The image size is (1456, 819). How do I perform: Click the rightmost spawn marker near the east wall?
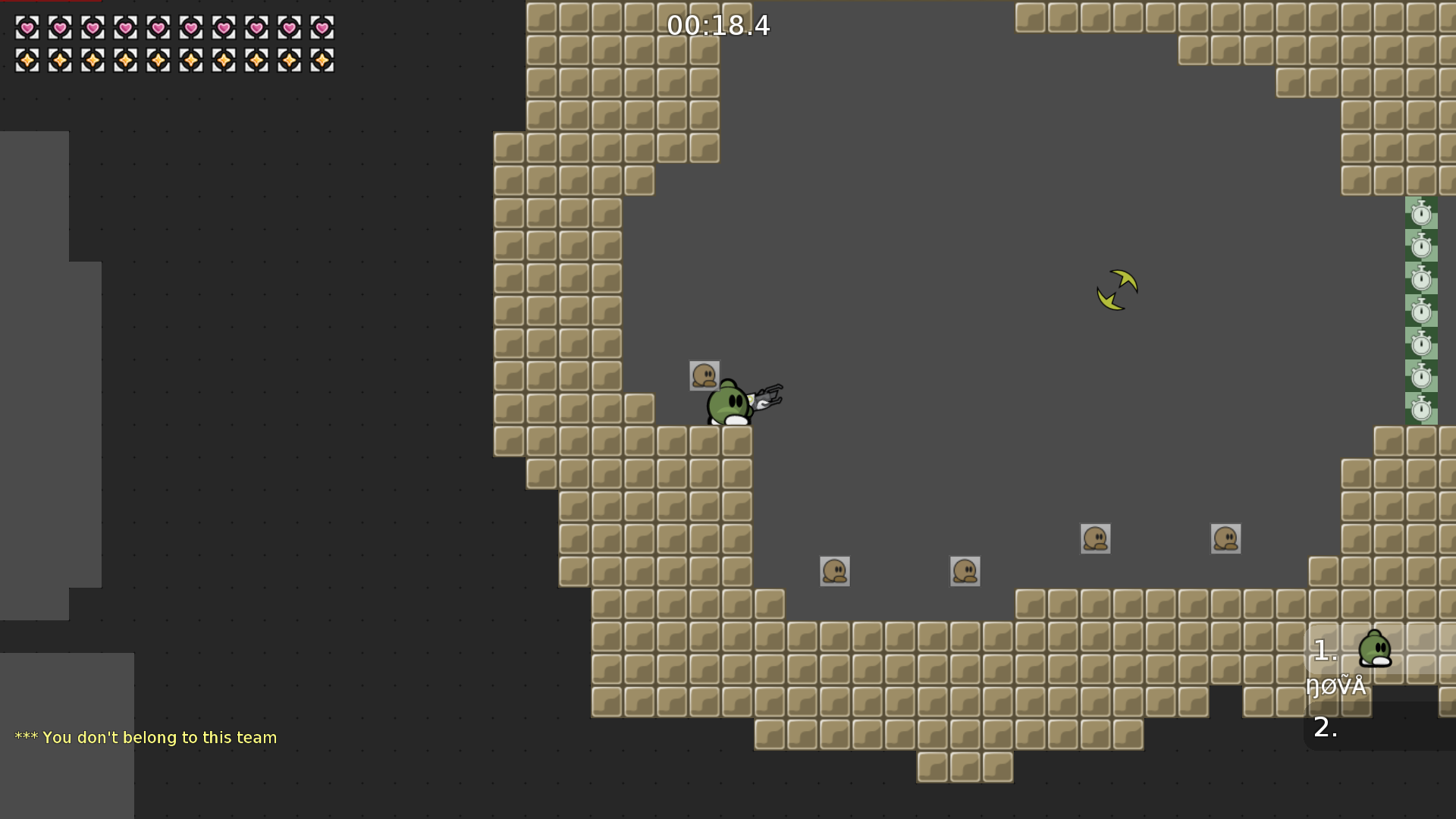click(1226, 537)
